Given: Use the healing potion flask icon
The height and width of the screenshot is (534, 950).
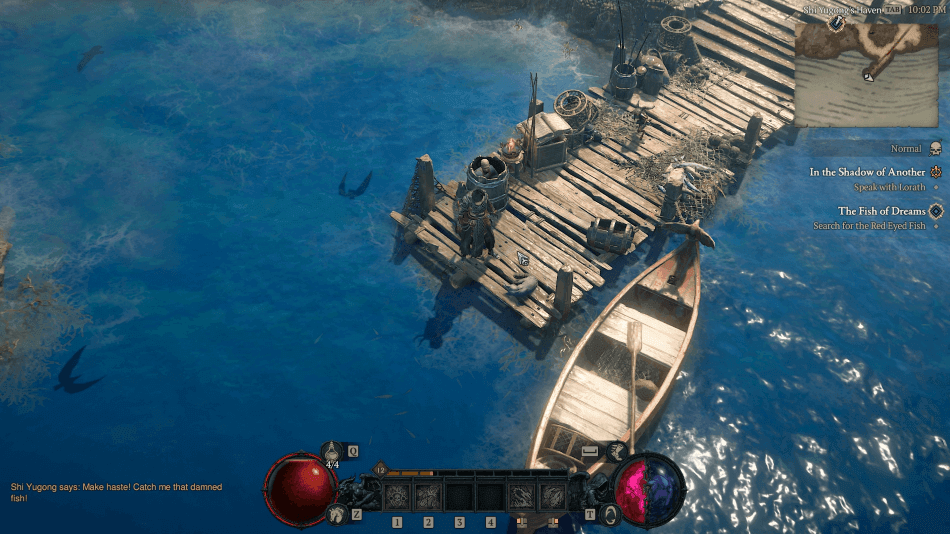Looking at the screenshot, I should pos(332,453).
